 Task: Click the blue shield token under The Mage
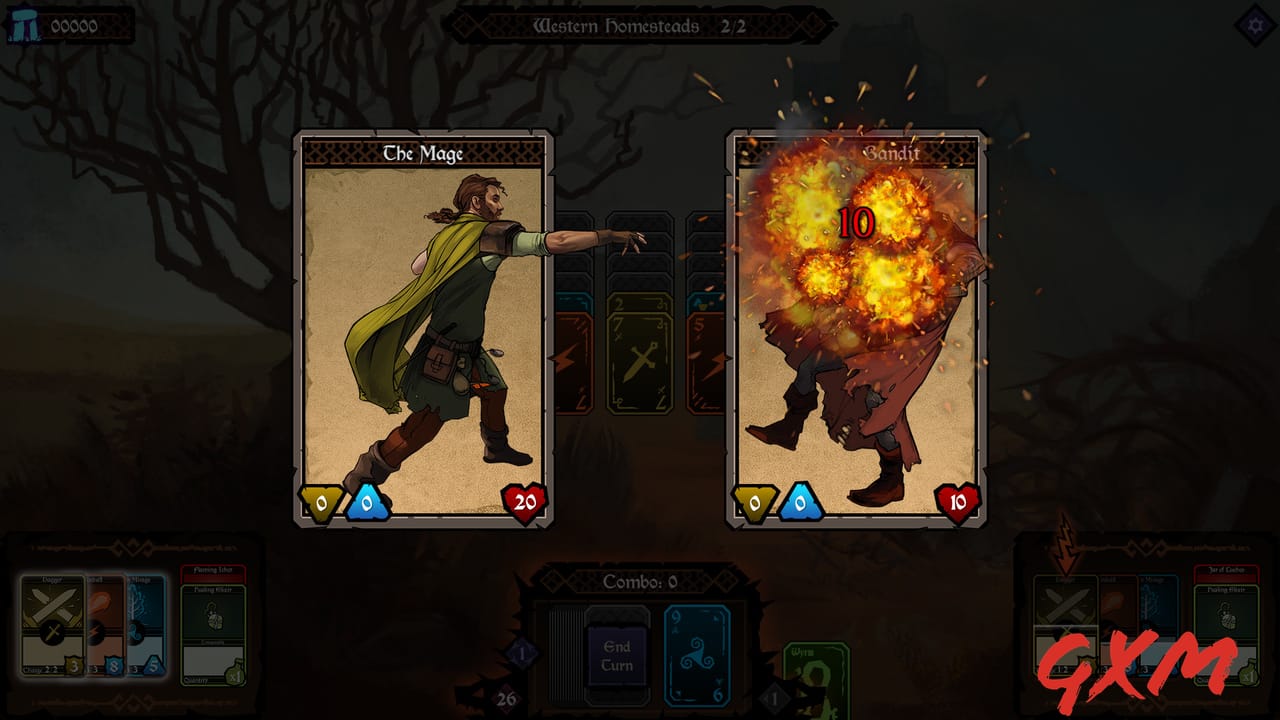[365, 504]
